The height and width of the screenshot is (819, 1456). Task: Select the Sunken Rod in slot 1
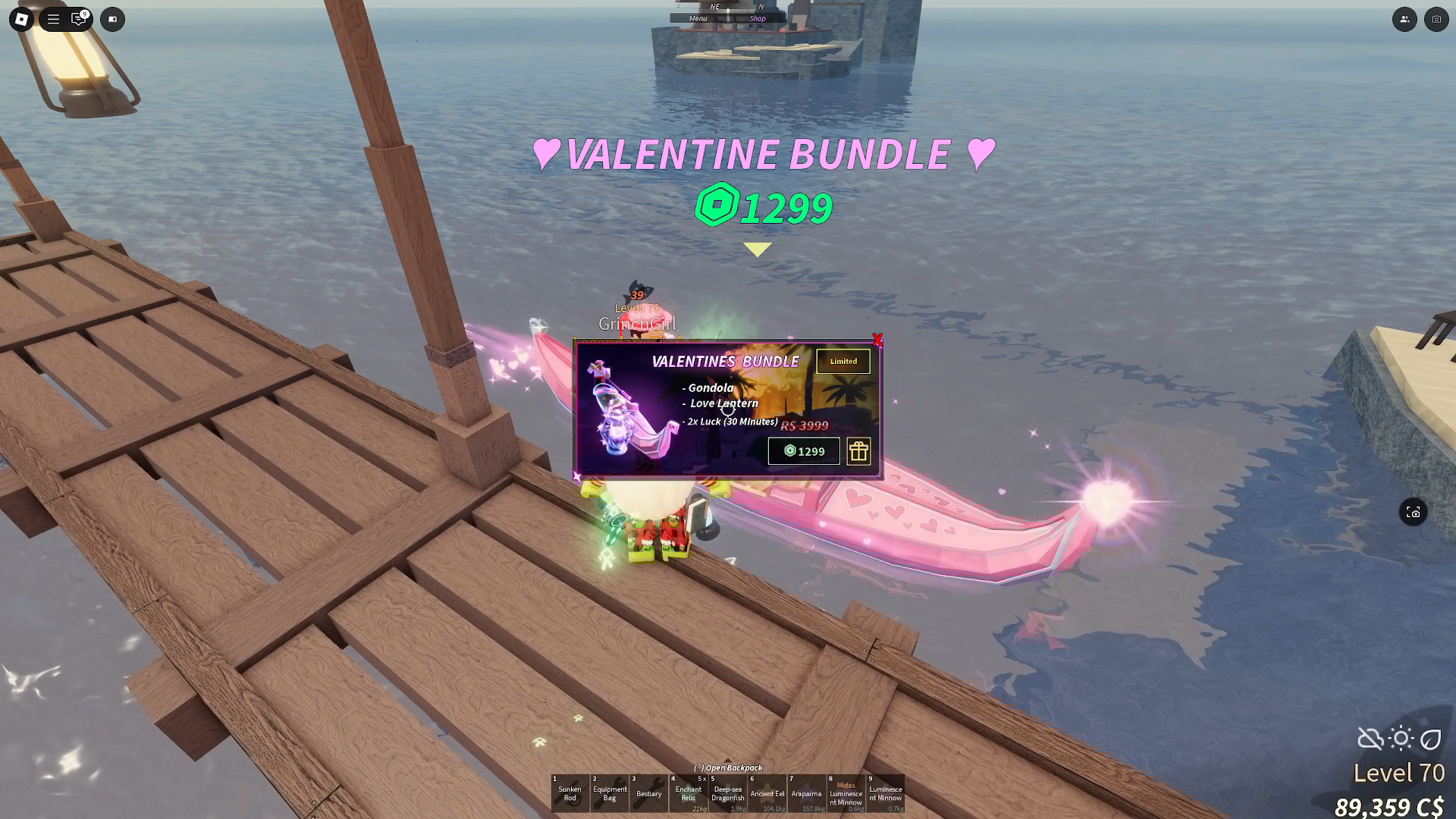(570, 792)
